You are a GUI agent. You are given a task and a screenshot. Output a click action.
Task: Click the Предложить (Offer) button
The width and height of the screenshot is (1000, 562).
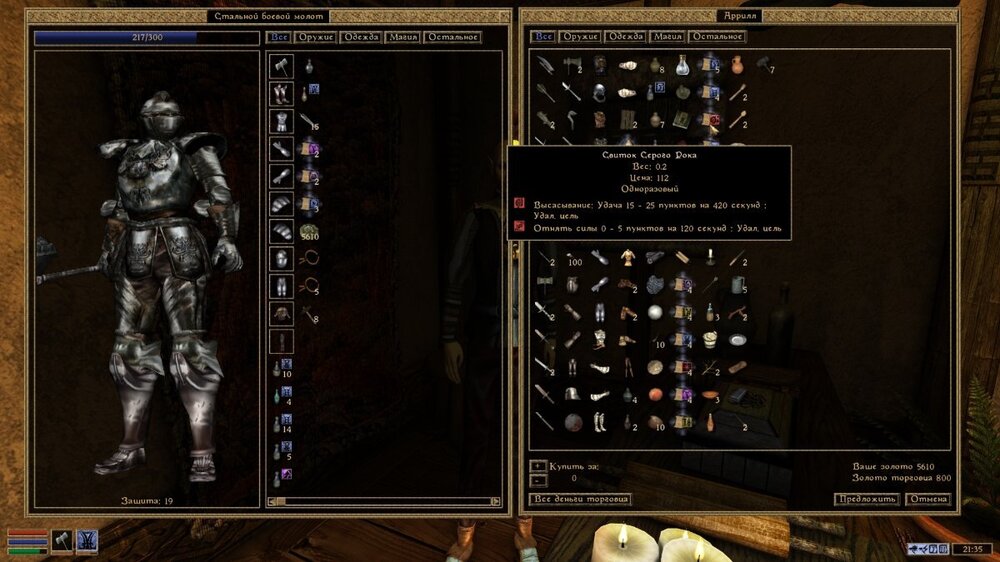click(866, 499)
